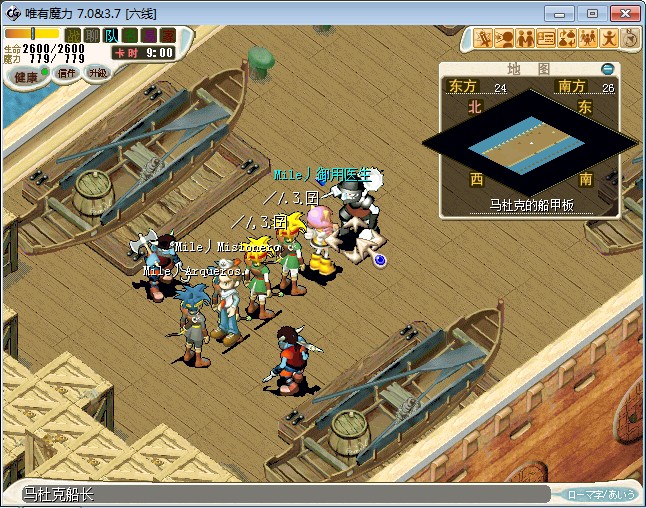The width and height of the screenshot is (646, 508).
Task: Open the duel crossed-swords action icon
Action: coord(485,39)
